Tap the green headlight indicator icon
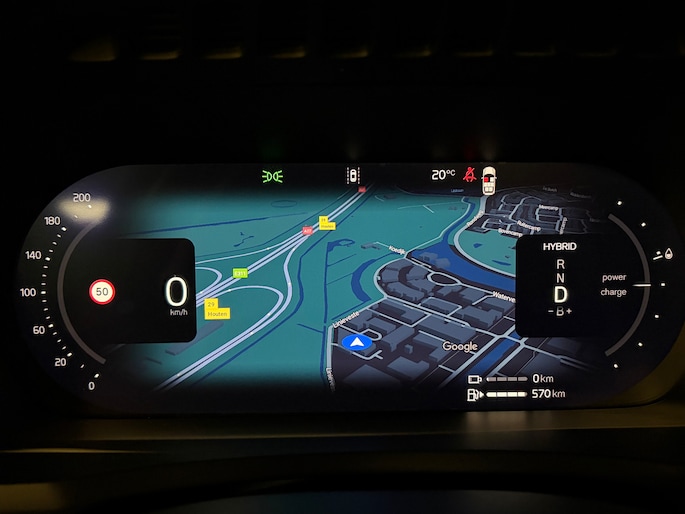685x514 pixels. 272,176
